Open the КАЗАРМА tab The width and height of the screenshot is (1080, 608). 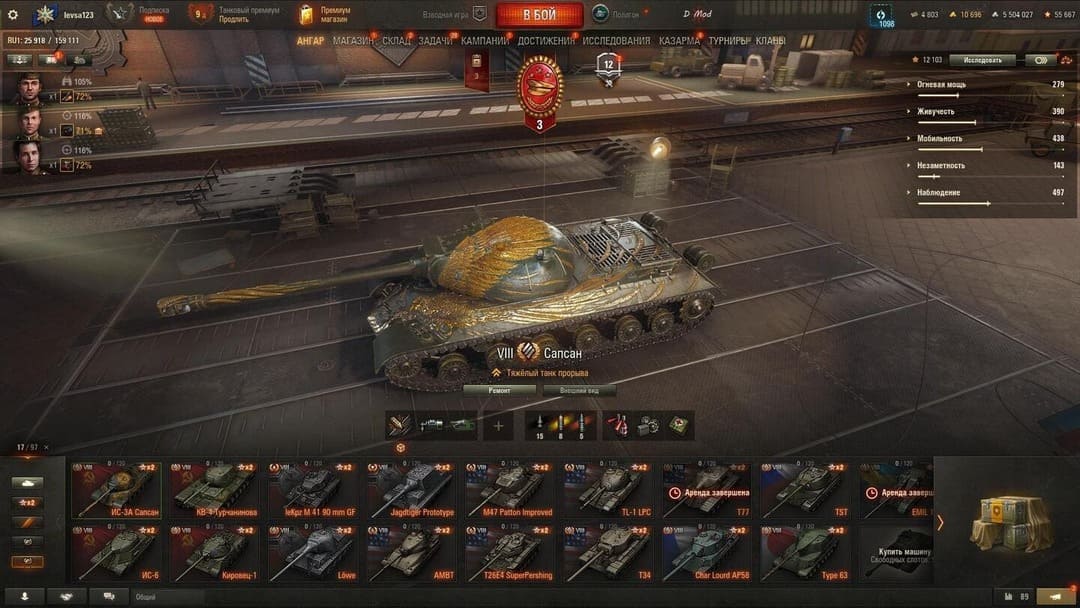pyautogui.click(x=681, y=41)
